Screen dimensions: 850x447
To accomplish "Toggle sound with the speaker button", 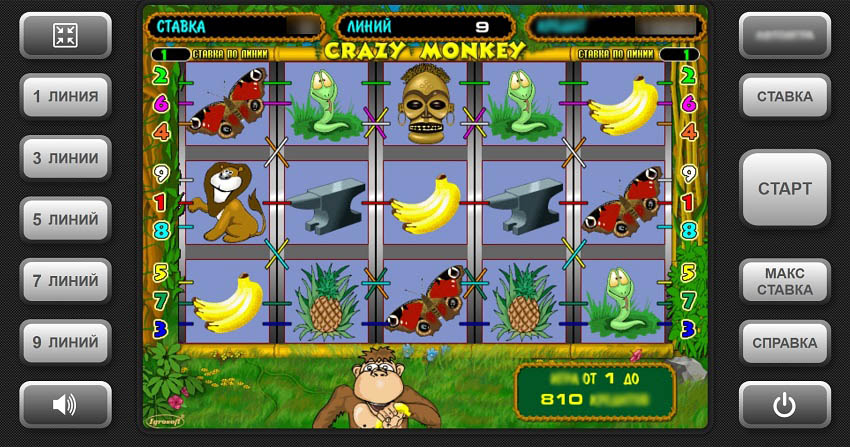I will (x=66, y=404).
